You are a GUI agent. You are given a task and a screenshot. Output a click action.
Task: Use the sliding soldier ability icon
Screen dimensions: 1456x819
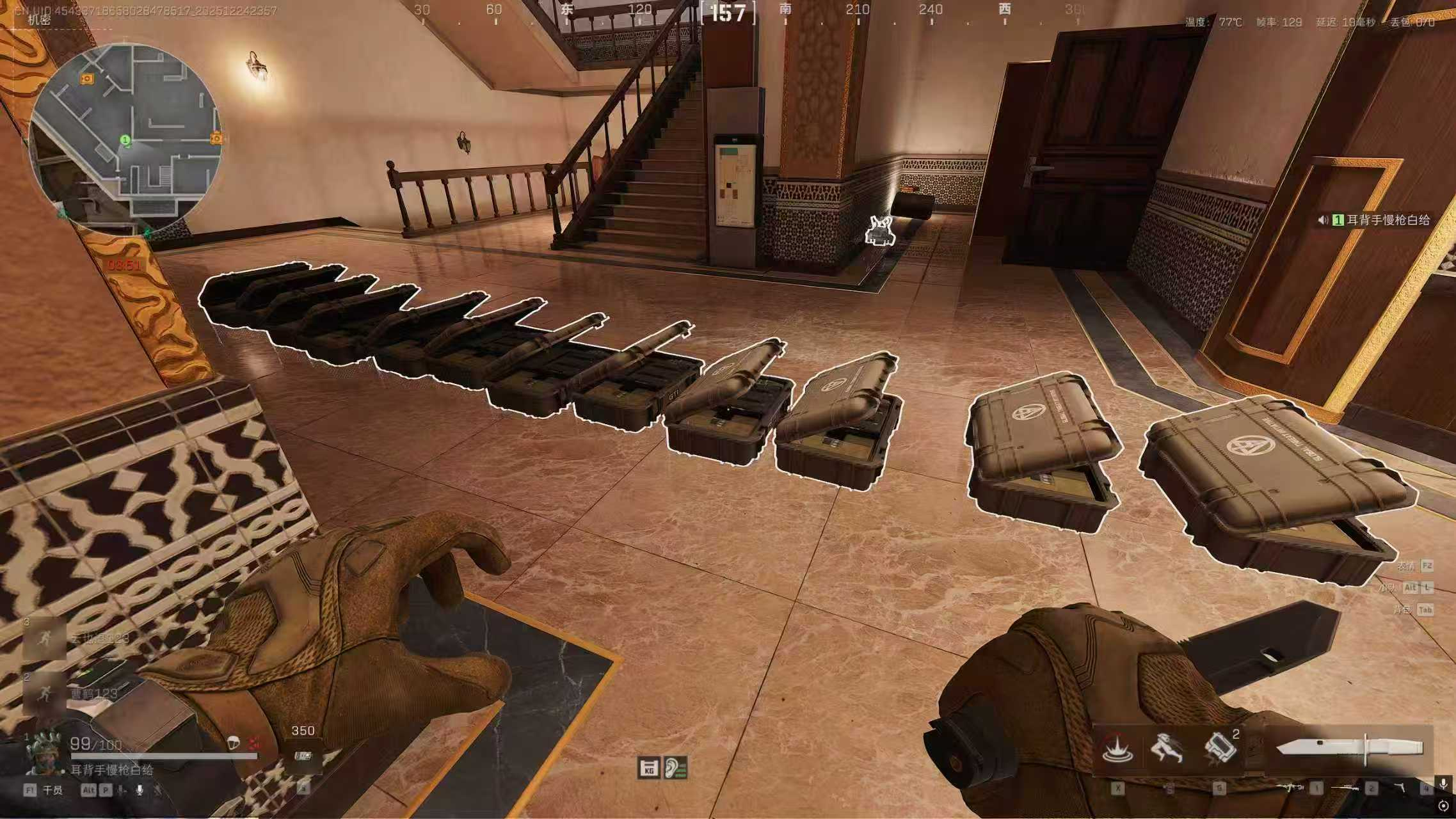pyautogui.click(x=1167, y=748)
